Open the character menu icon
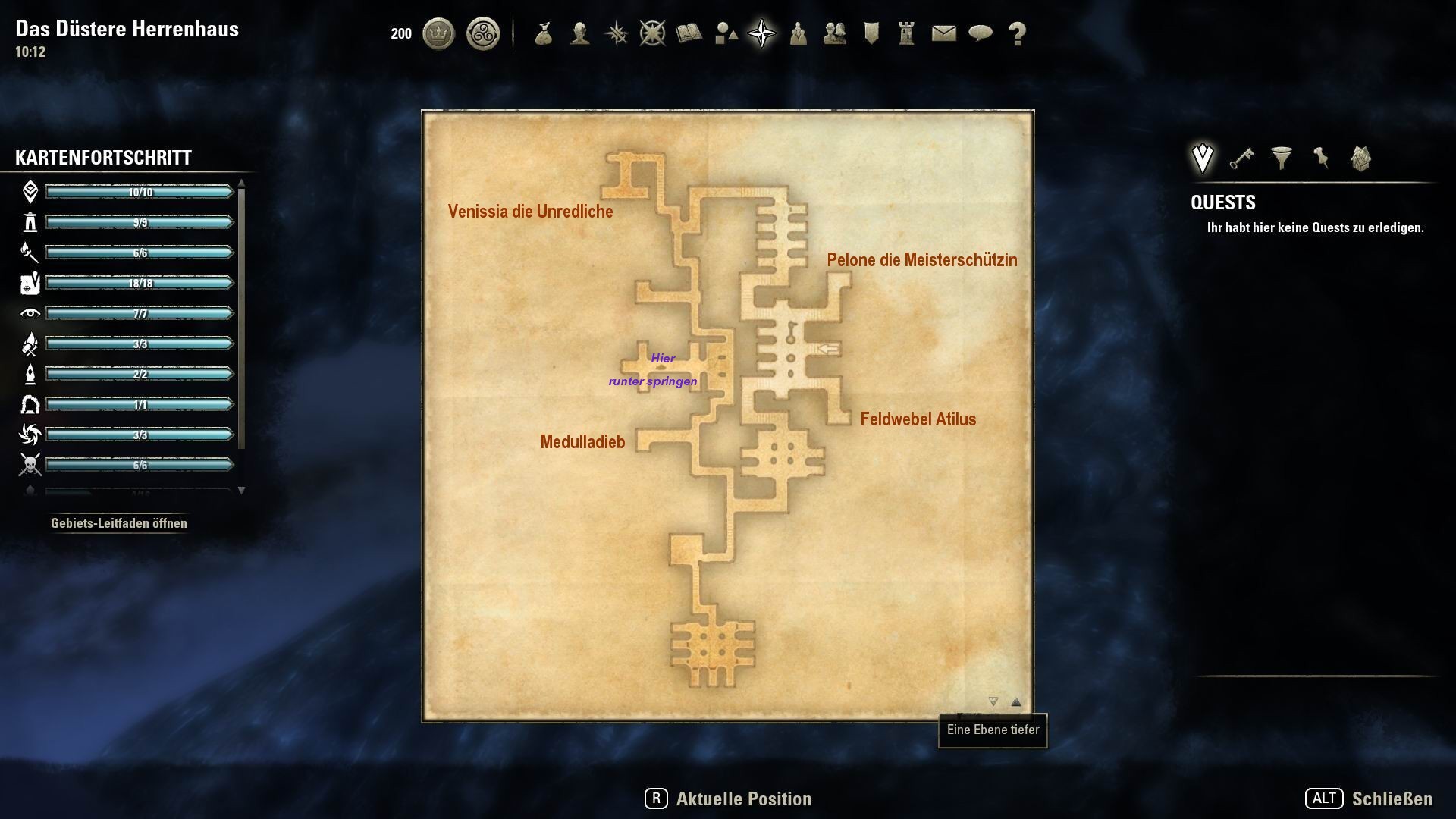The width and height of the screenshot is (1456, 819). tap(579, 33)
